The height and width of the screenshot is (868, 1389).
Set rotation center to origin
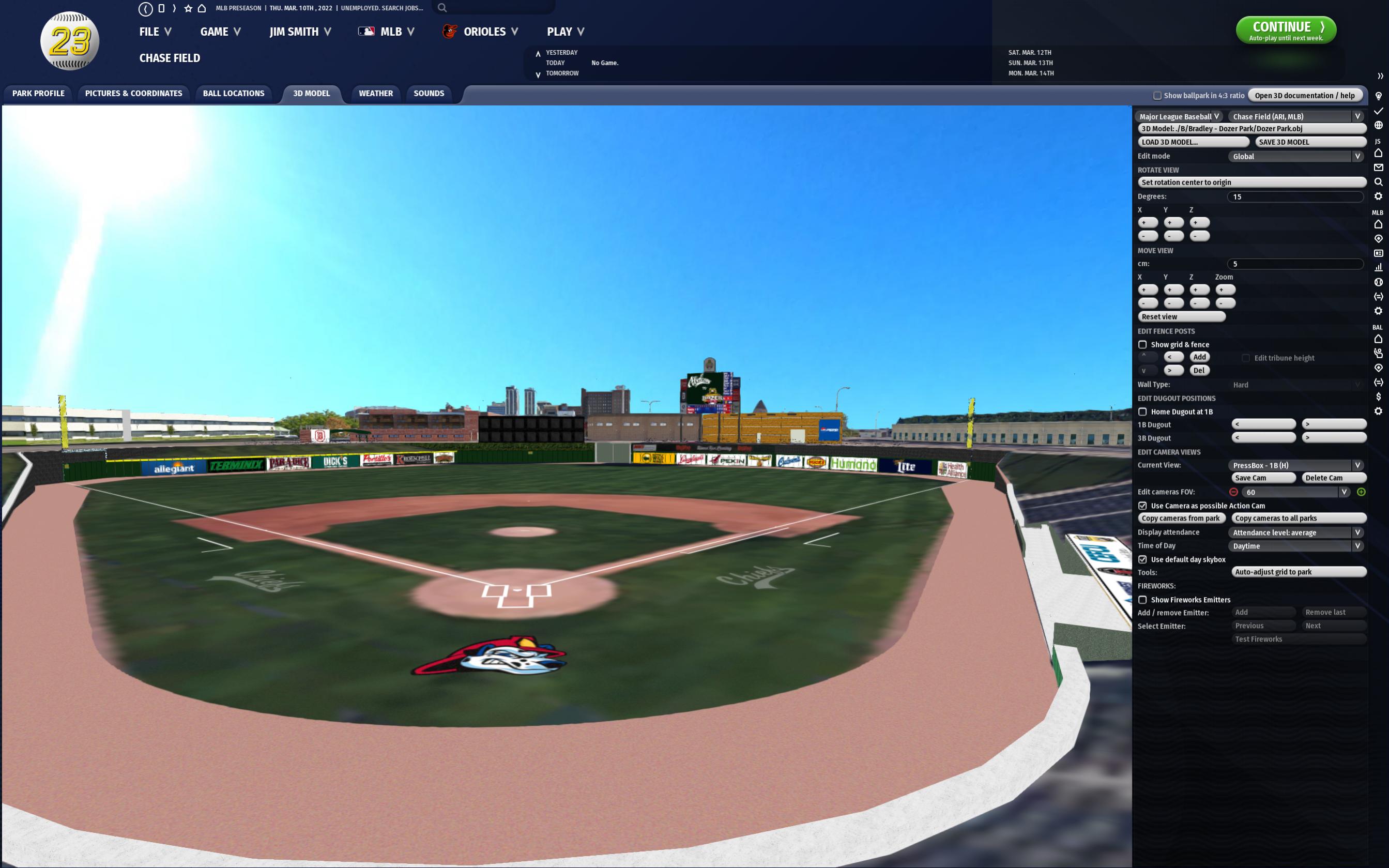pyautogui.click(x=1251, y=182)
